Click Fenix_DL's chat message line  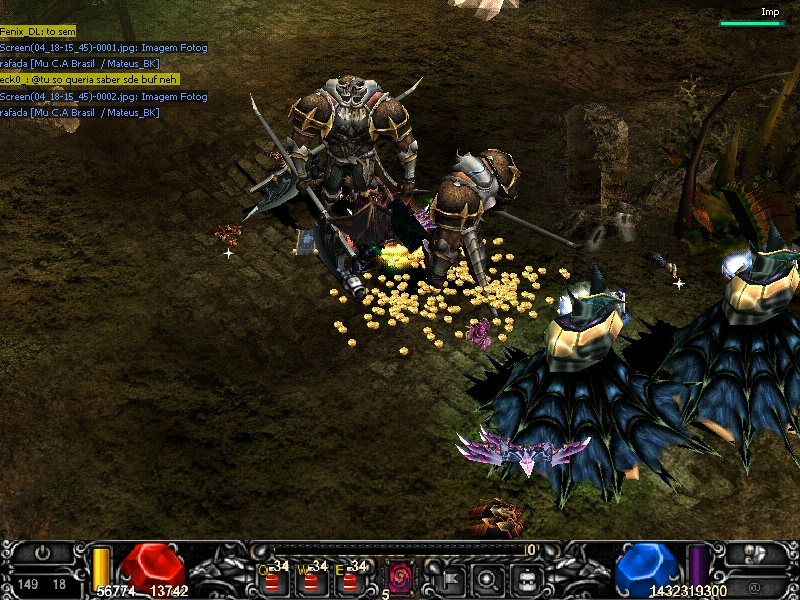click(38, 32)
